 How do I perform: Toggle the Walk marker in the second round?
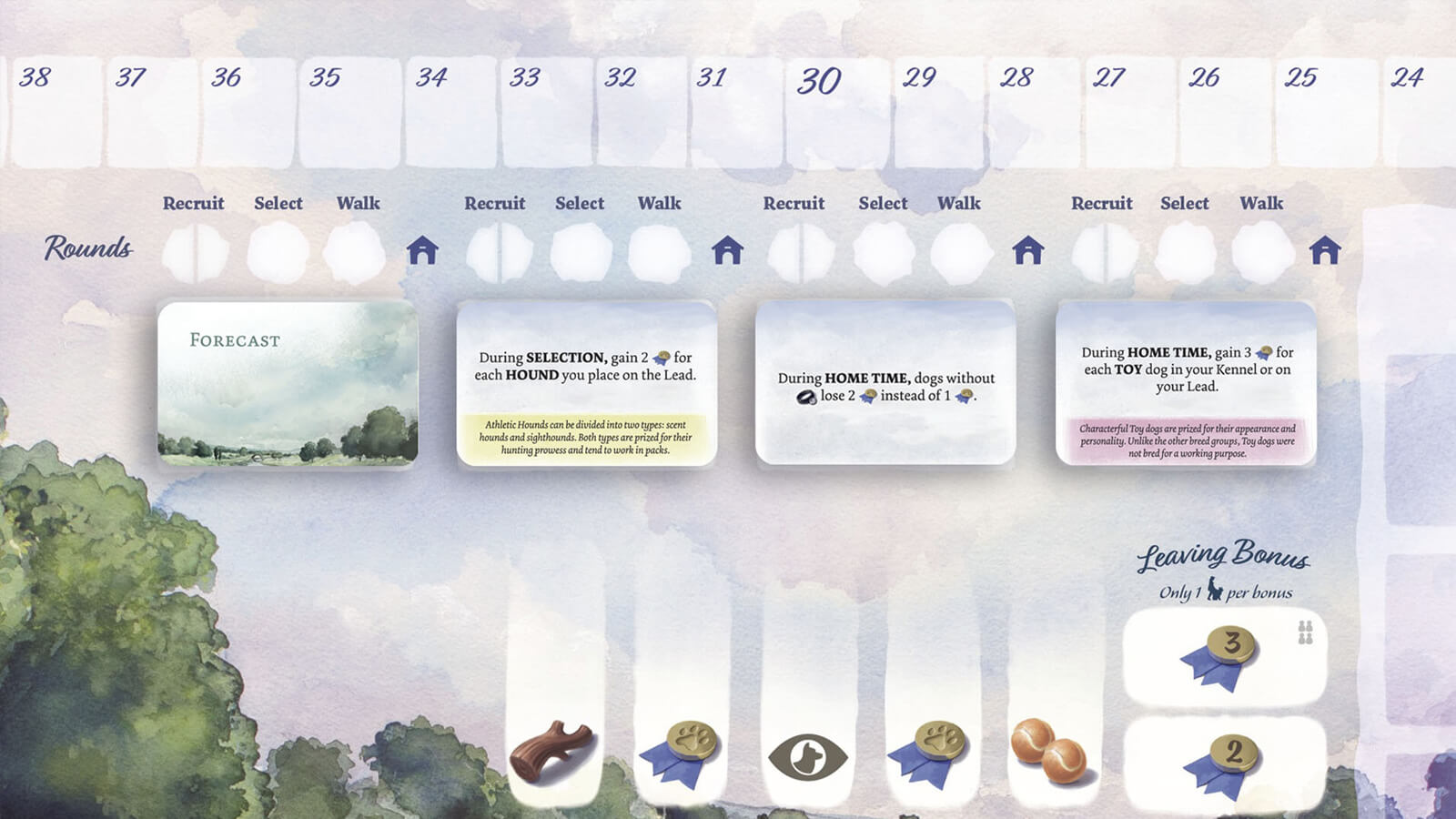[x=659, y=250]
